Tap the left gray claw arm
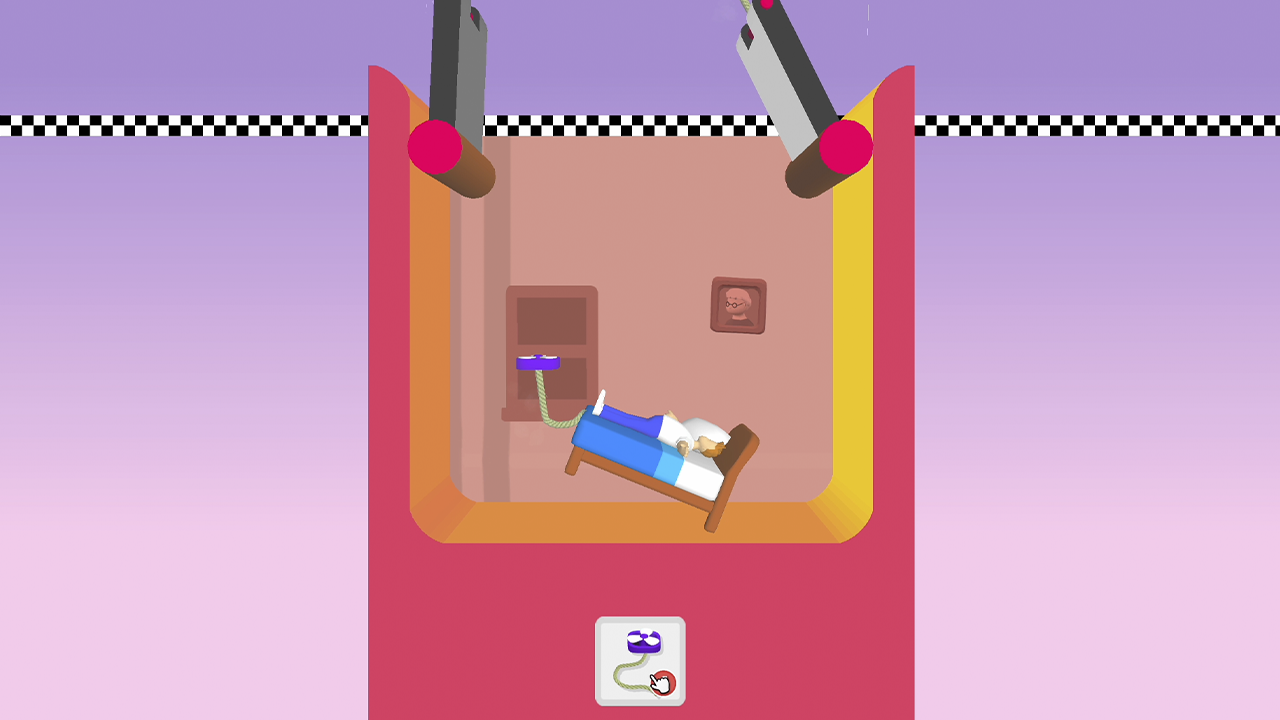1280x720 pixels. (x=455, y=60)
